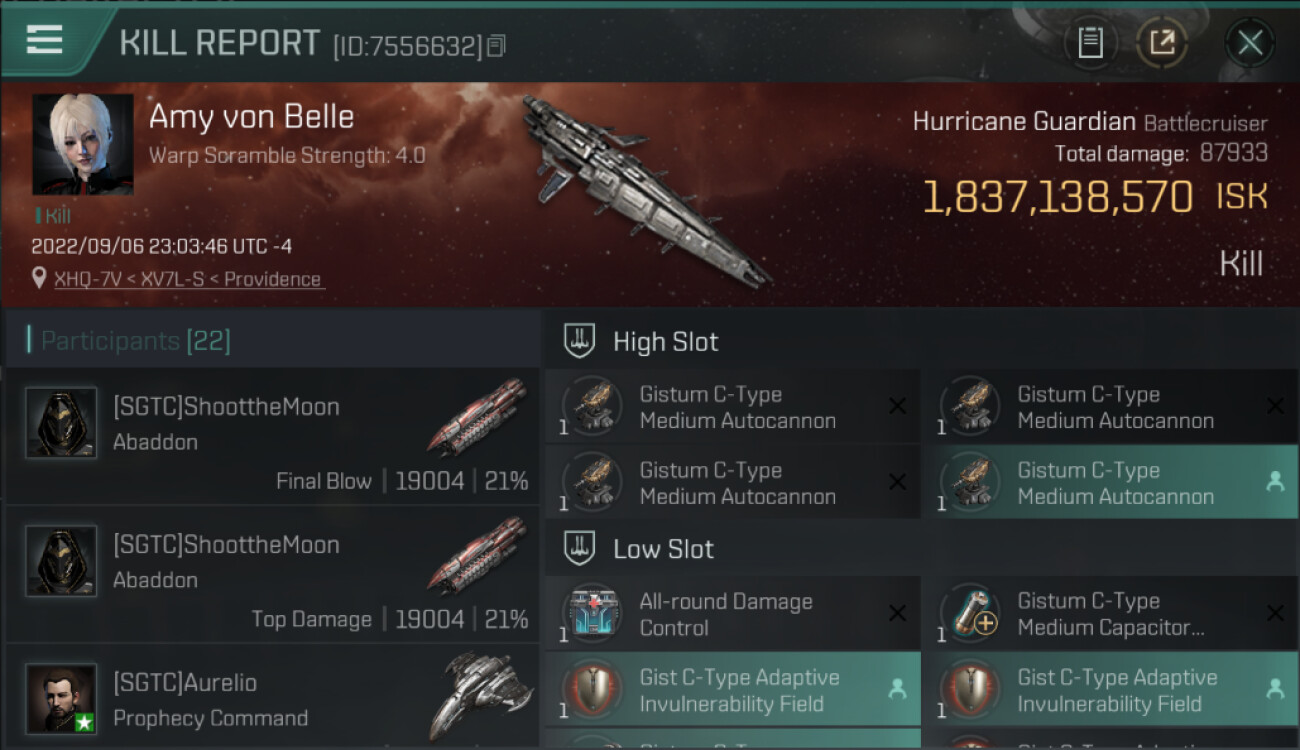The height and width of the screenshot is (750, 1300).
Task: Open the XHQ-7V Providence location link
Action: click(x=190, y=279)
